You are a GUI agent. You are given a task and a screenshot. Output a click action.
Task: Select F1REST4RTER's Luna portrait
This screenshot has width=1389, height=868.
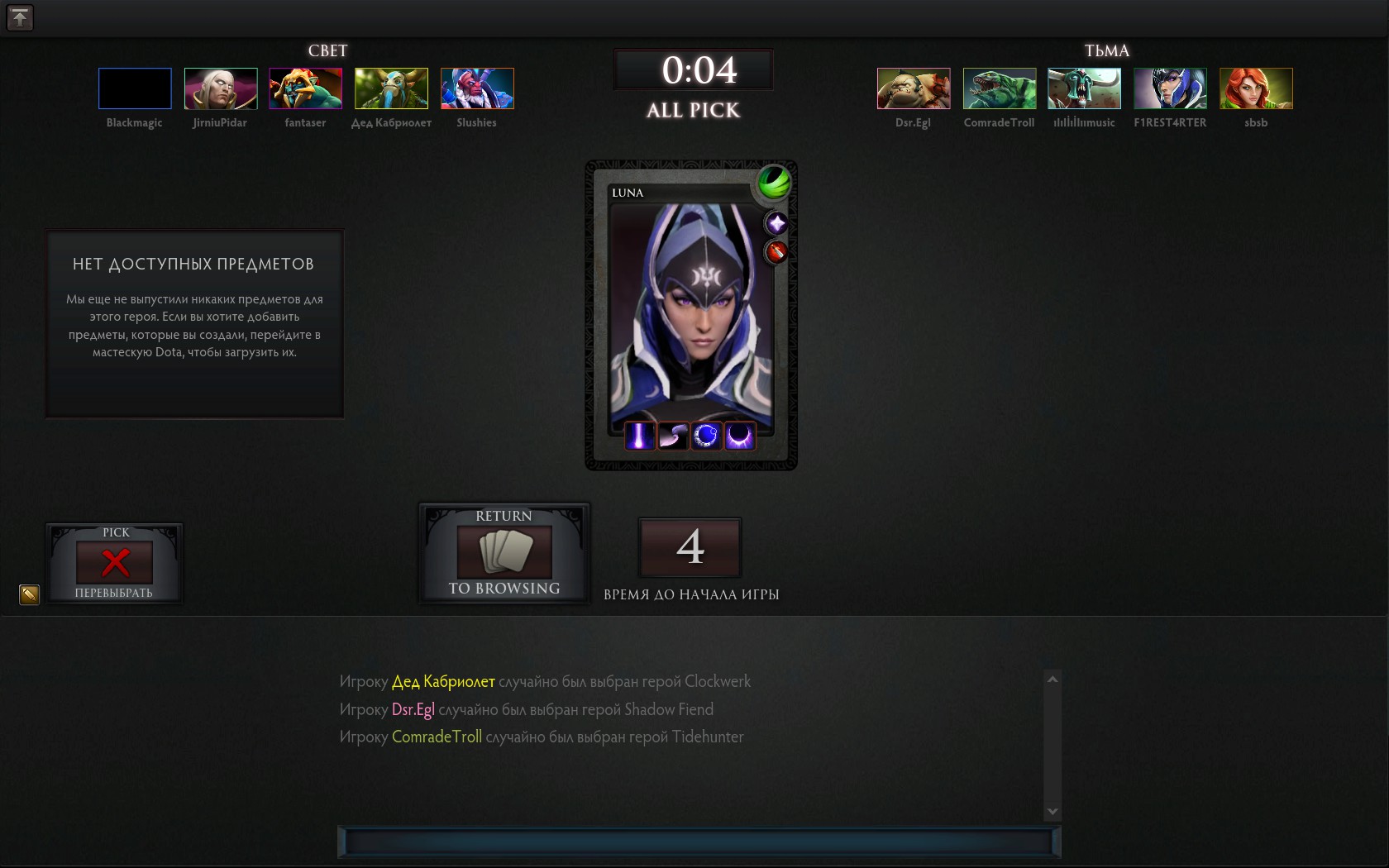(1170, 88)
